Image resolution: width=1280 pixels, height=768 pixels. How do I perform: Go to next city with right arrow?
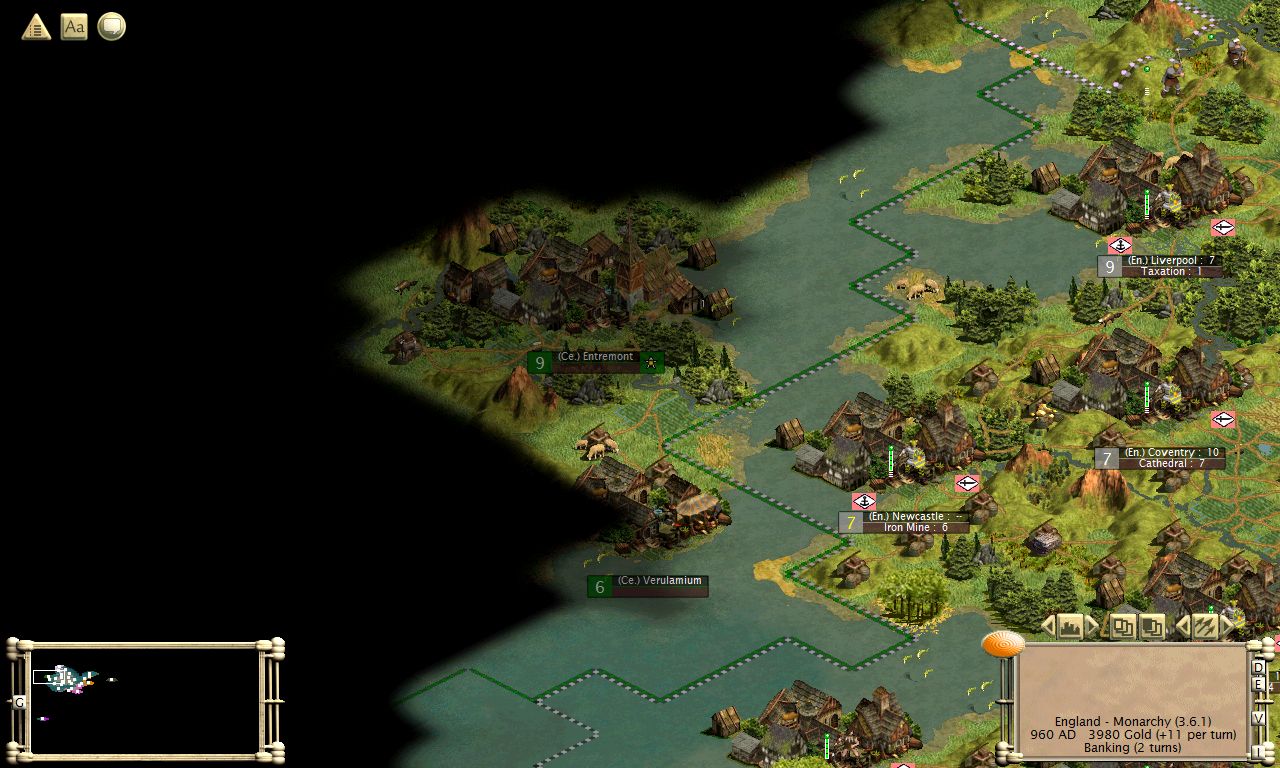[x=1092, y=627]
